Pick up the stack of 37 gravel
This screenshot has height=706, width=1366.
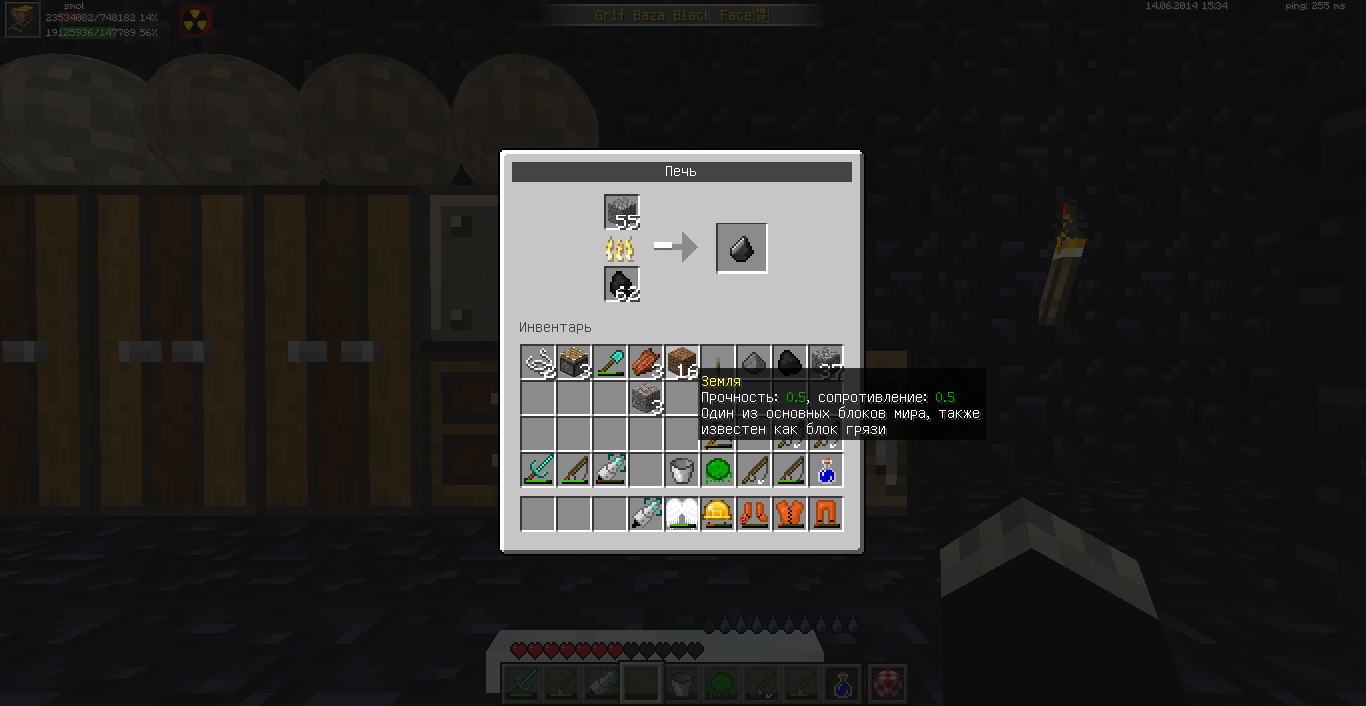[x=826, y=362]
